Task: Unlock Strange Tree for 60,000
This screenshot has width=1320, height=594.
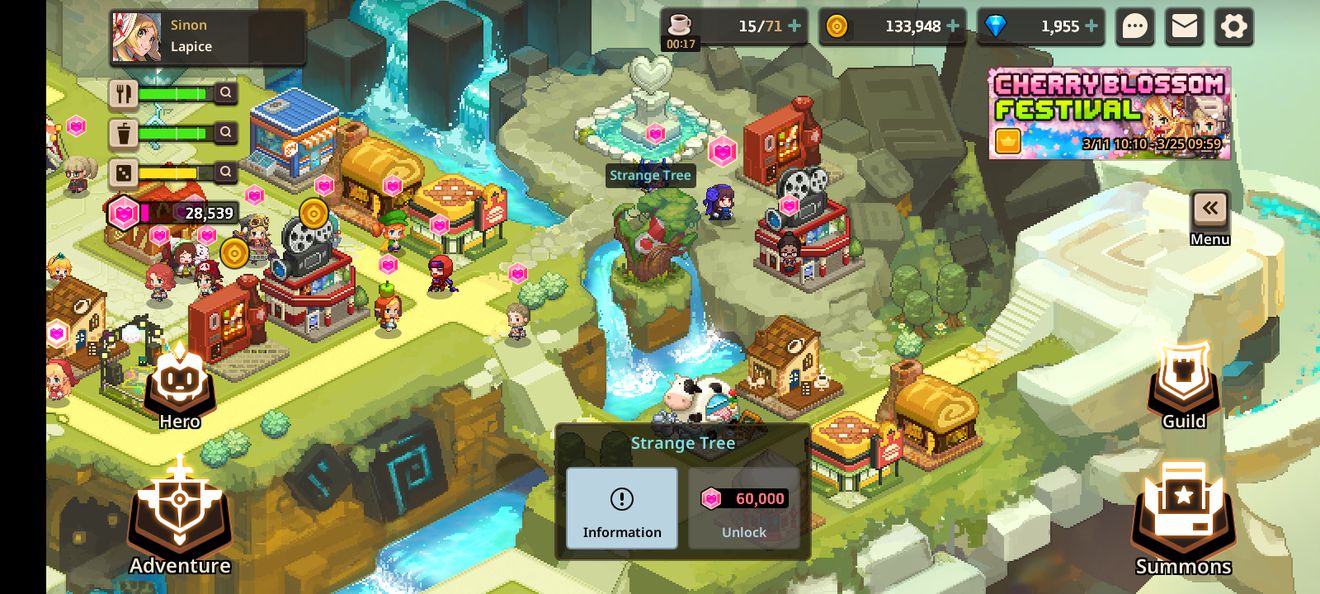Action: click(x=744, y=508)
